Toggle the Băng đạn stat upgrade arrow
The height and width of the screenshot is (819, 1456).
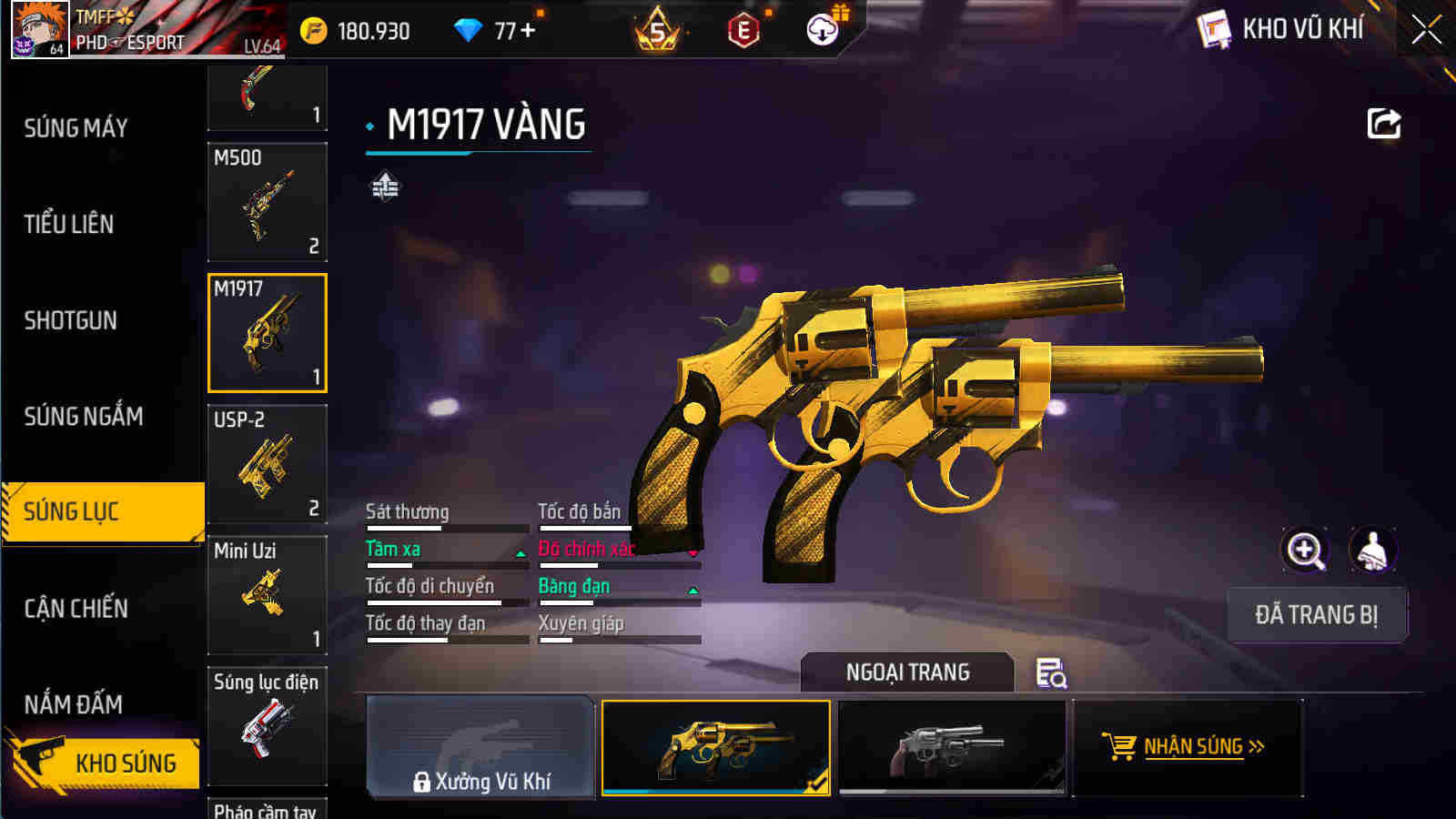tap(693, 589)
